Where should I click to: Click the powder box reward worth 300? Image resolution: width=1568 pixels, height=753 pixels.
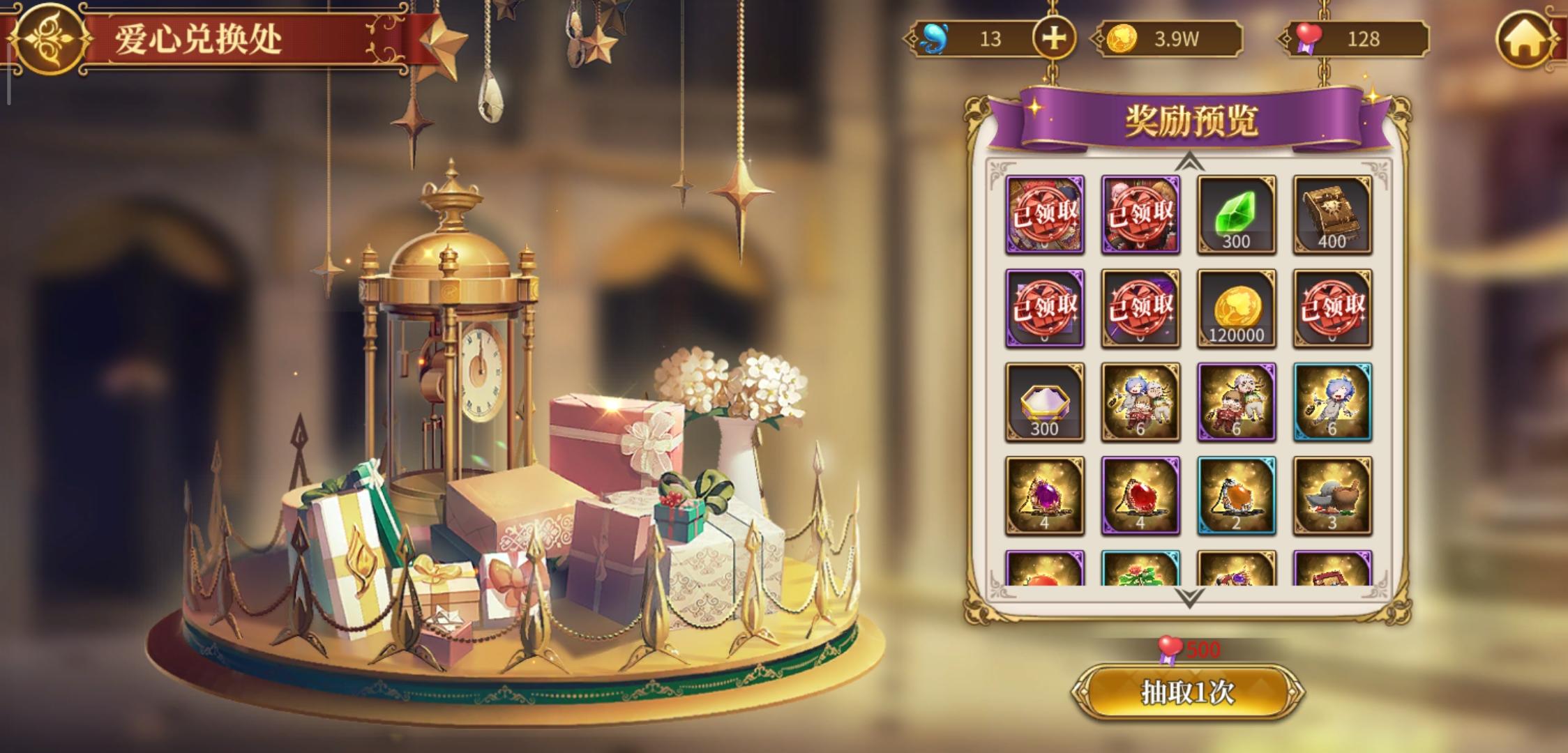click(x=1045, y=400)
